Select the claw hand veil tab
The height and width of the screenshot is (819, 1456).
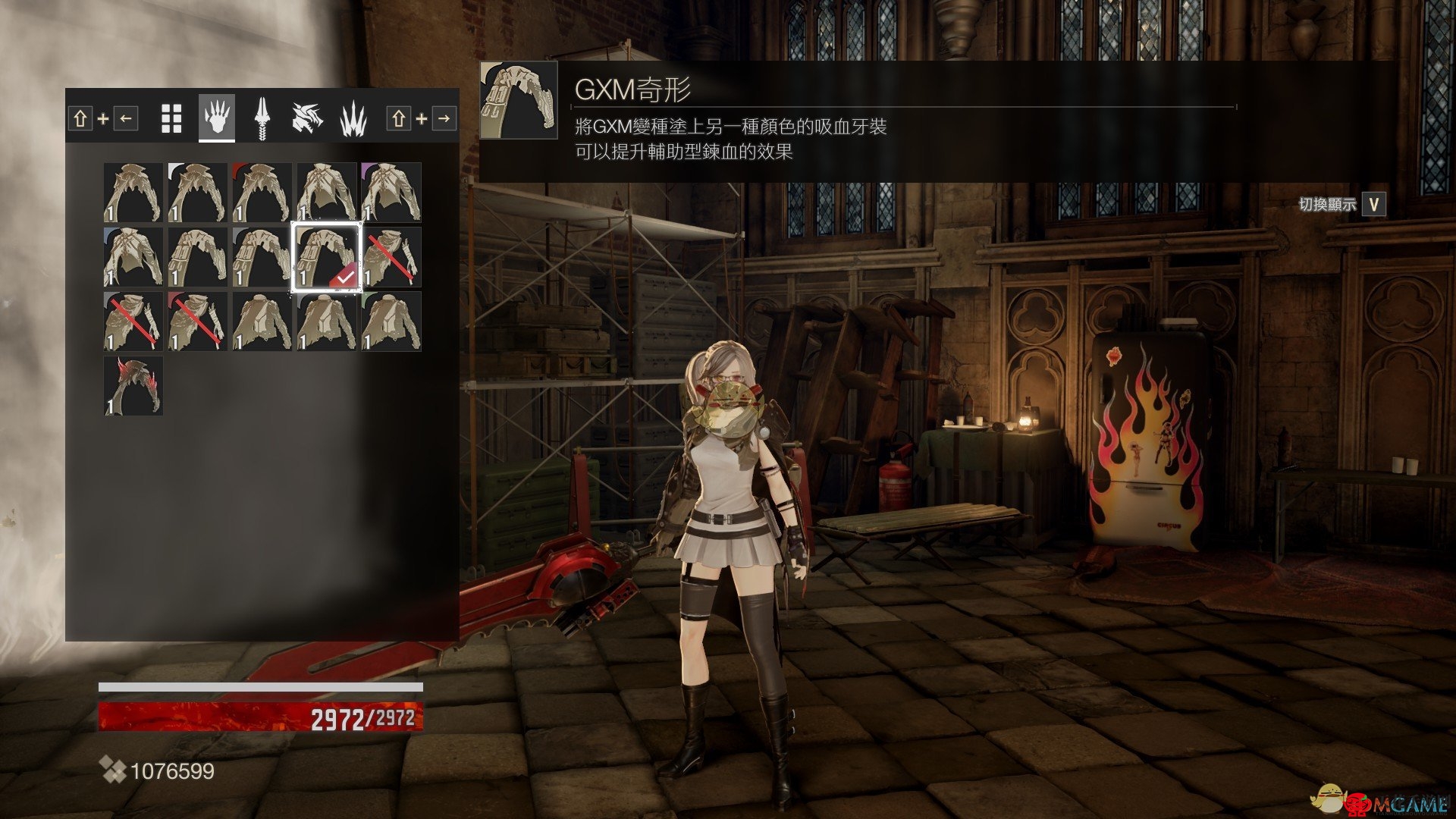click(x=217, y=119)
